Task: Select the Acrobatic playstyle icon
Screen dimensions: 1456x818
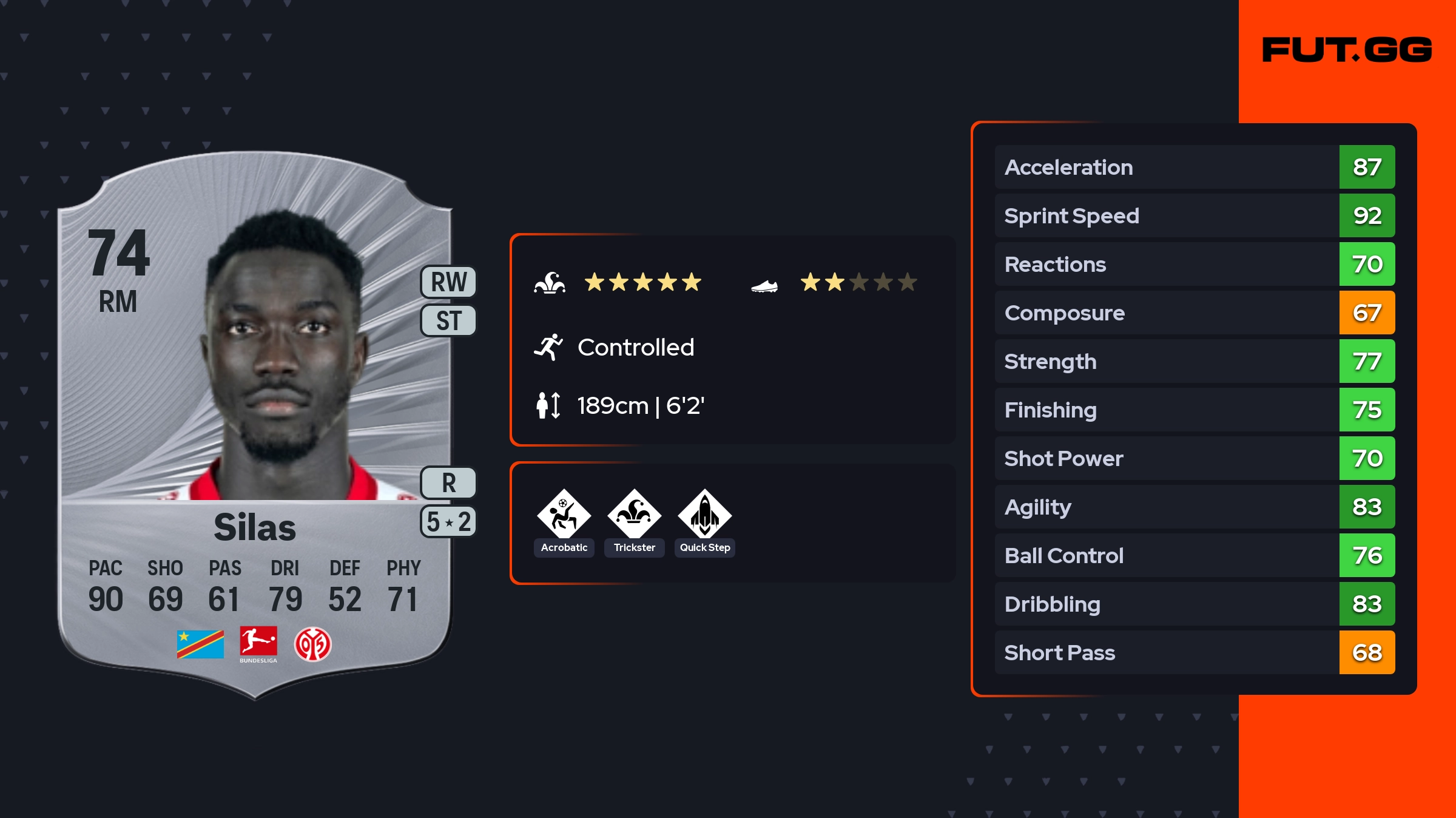Action: pos(564,515)
